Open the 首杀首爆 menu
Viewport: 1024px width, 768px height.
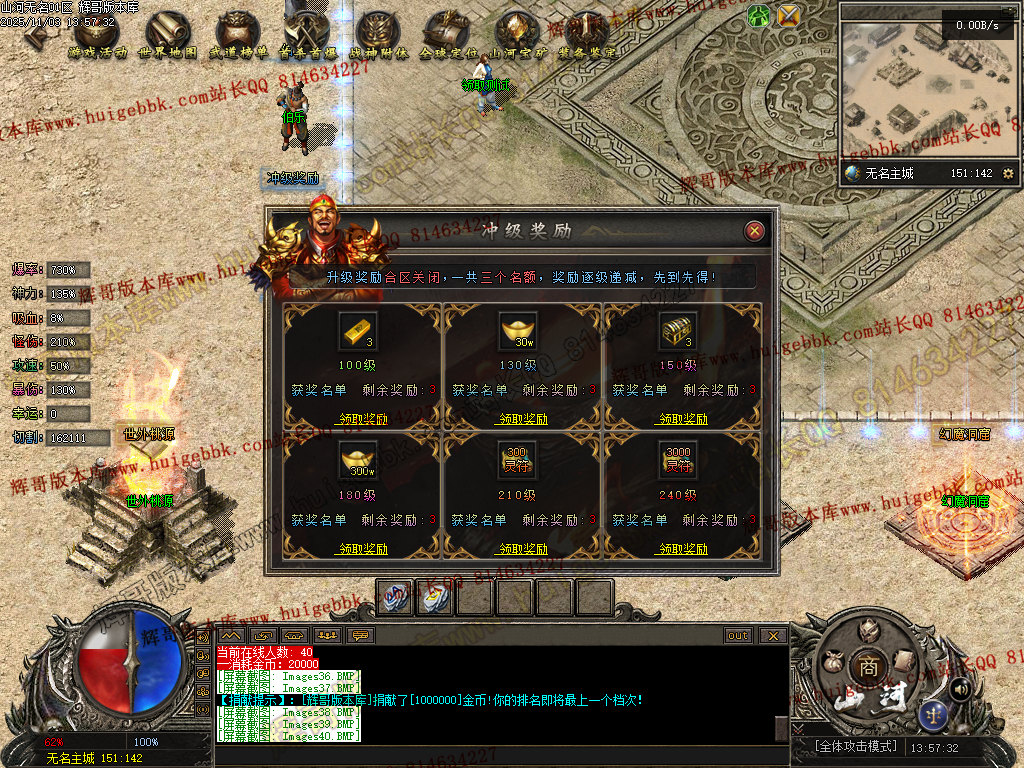pos(308,34)
